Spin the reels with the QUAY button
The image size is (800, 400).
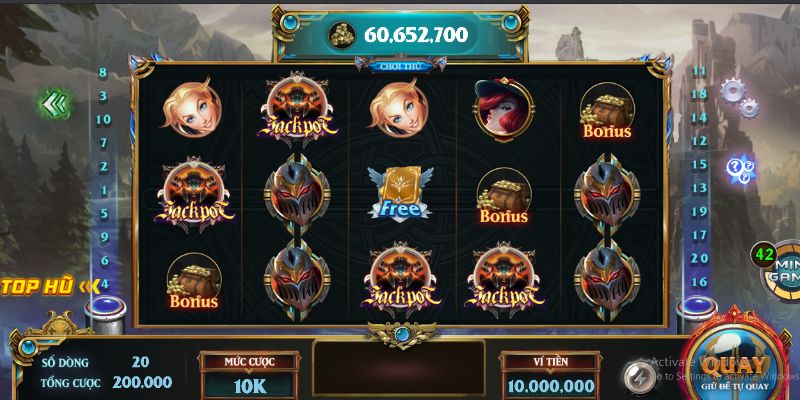coord(742,366)
